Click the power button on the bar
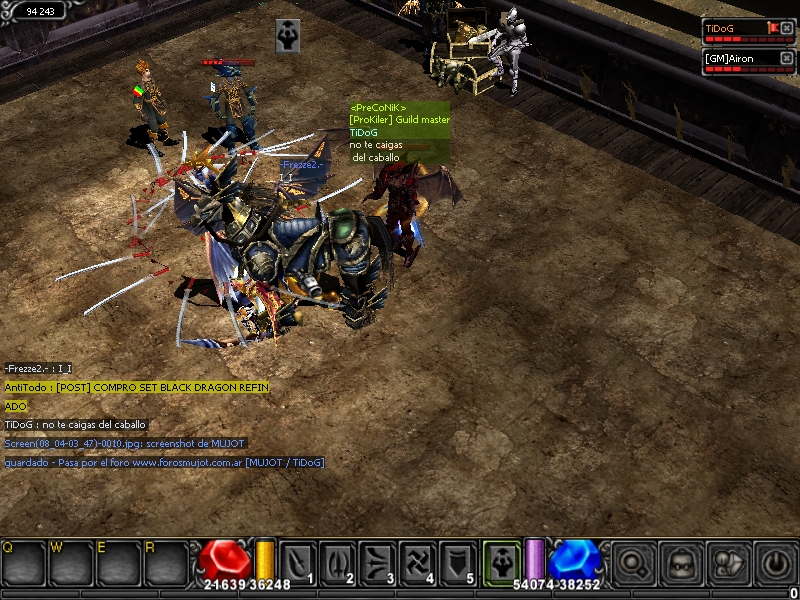The image size is (800, 600). click(x=775, y=563)
